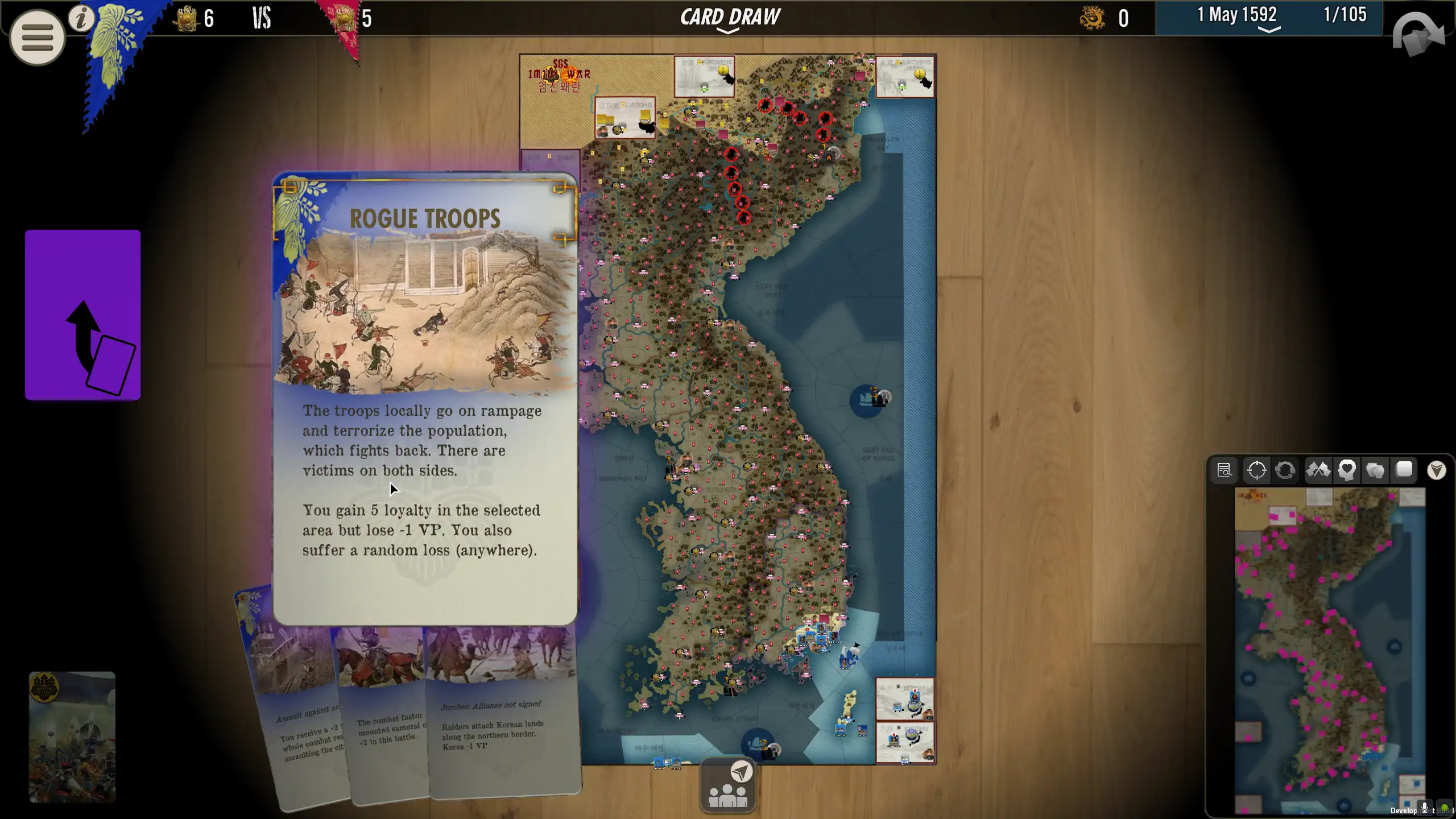The width and height of the screenshot is (1456, 819).
Task: Select the crosshair targeting tool above minimap
Action: (x=1256, y=470)
